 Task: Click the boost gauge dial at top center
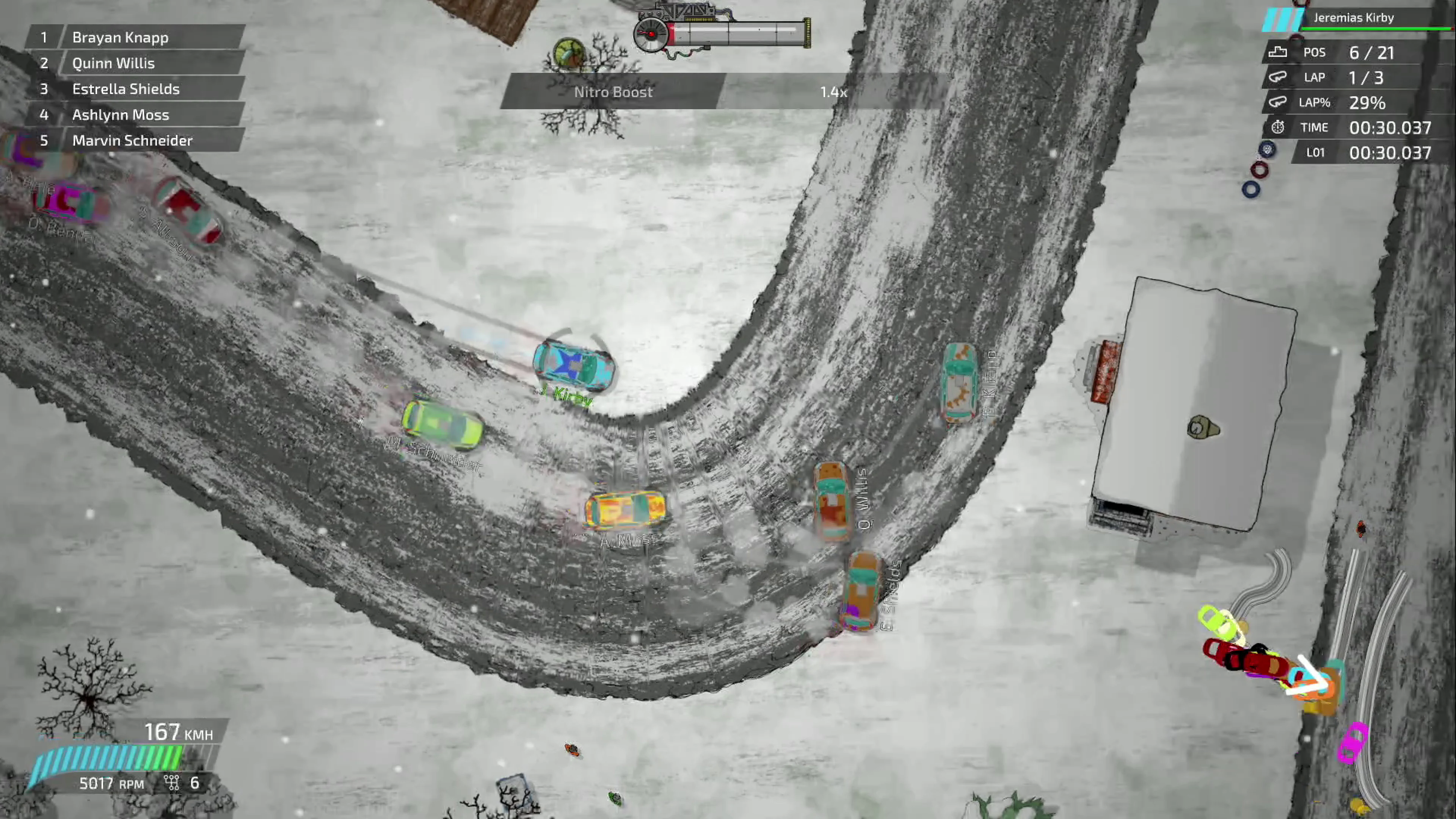click(x=651, y=33)
